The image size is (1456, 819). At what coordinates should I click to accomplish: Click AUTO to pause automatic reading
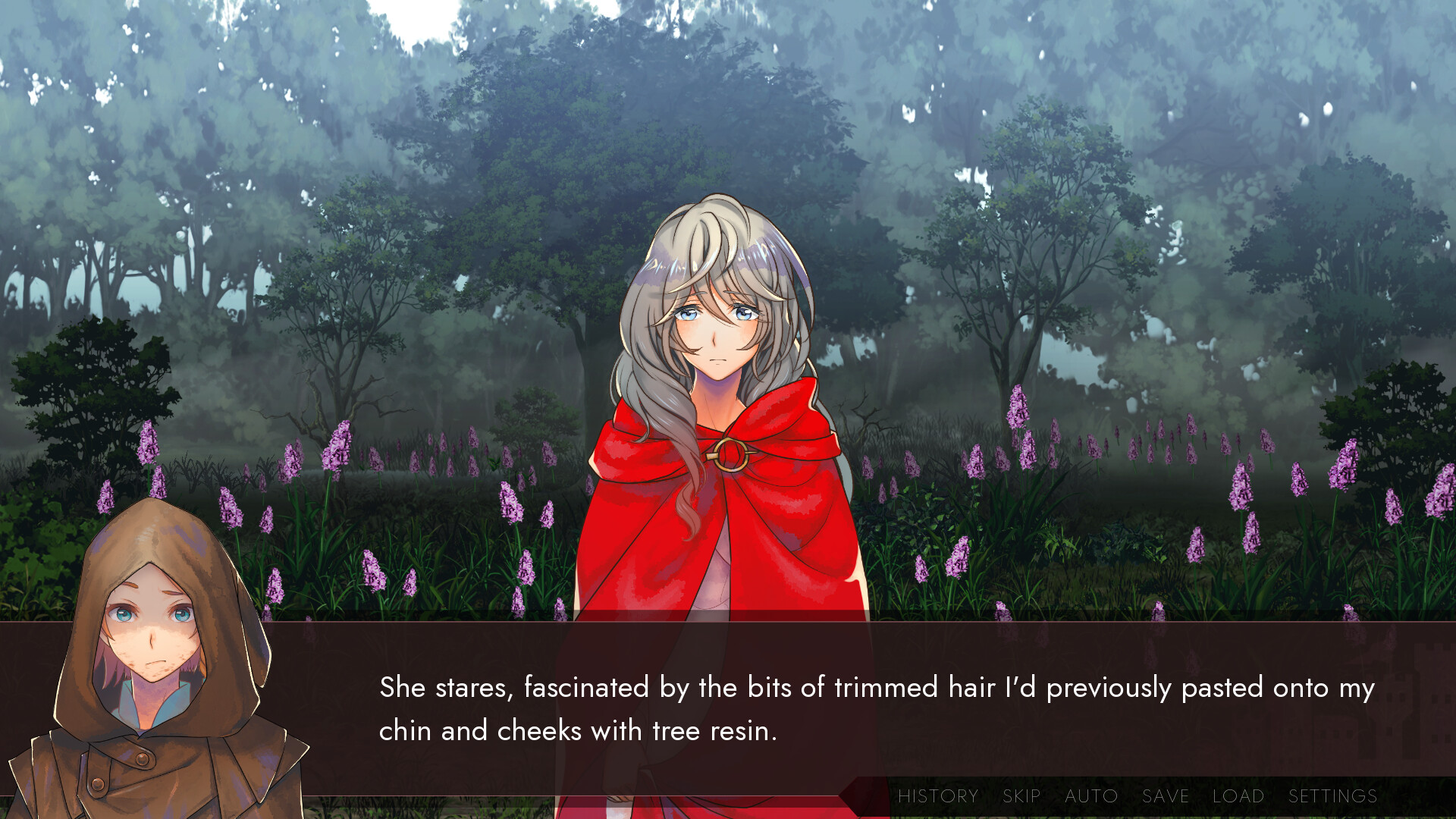click(1090, 796)
